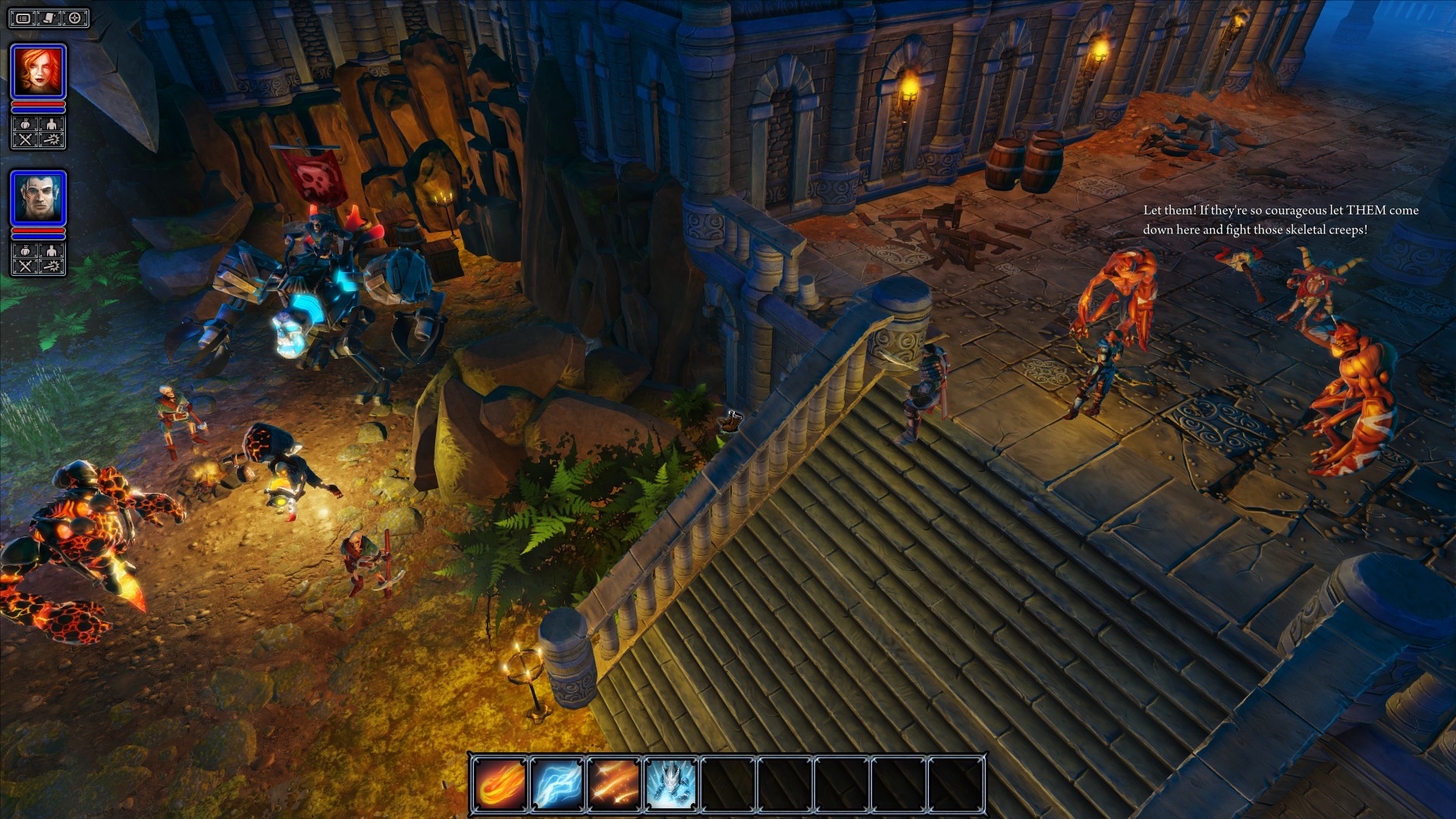Screen dimensions: 1456x819
Task: Toggle the wand ability icon under the male portrait
Action: [50, 265]
